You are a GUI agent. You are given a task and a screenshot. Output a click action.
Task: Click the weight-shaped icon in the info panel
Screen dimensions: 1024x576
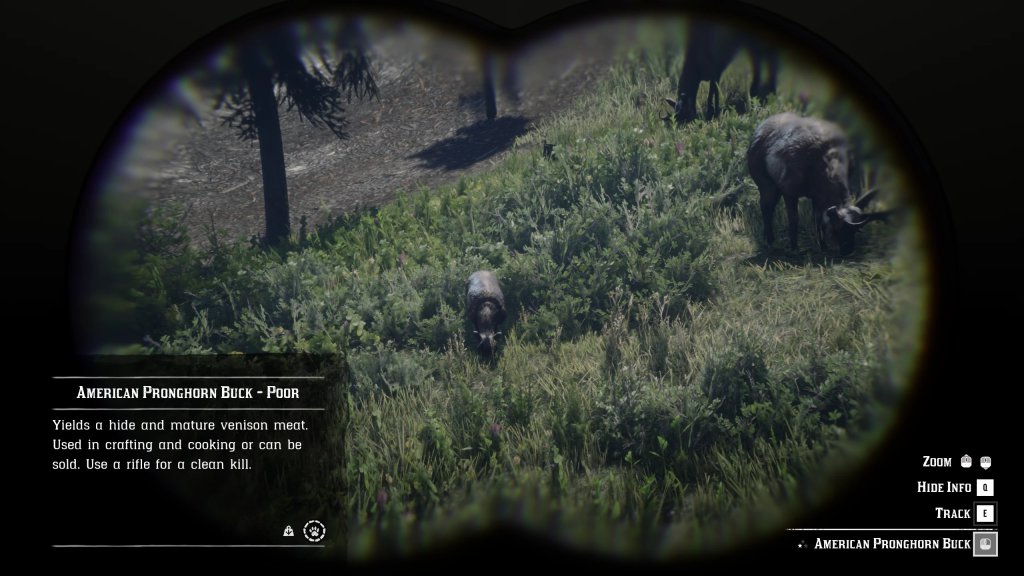click(288, 532)
